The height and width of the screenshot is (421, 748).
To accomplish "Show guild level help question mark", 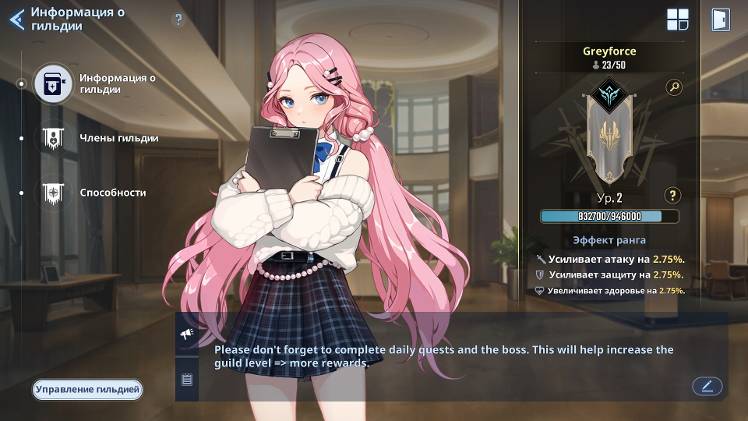I will point(673,195).
